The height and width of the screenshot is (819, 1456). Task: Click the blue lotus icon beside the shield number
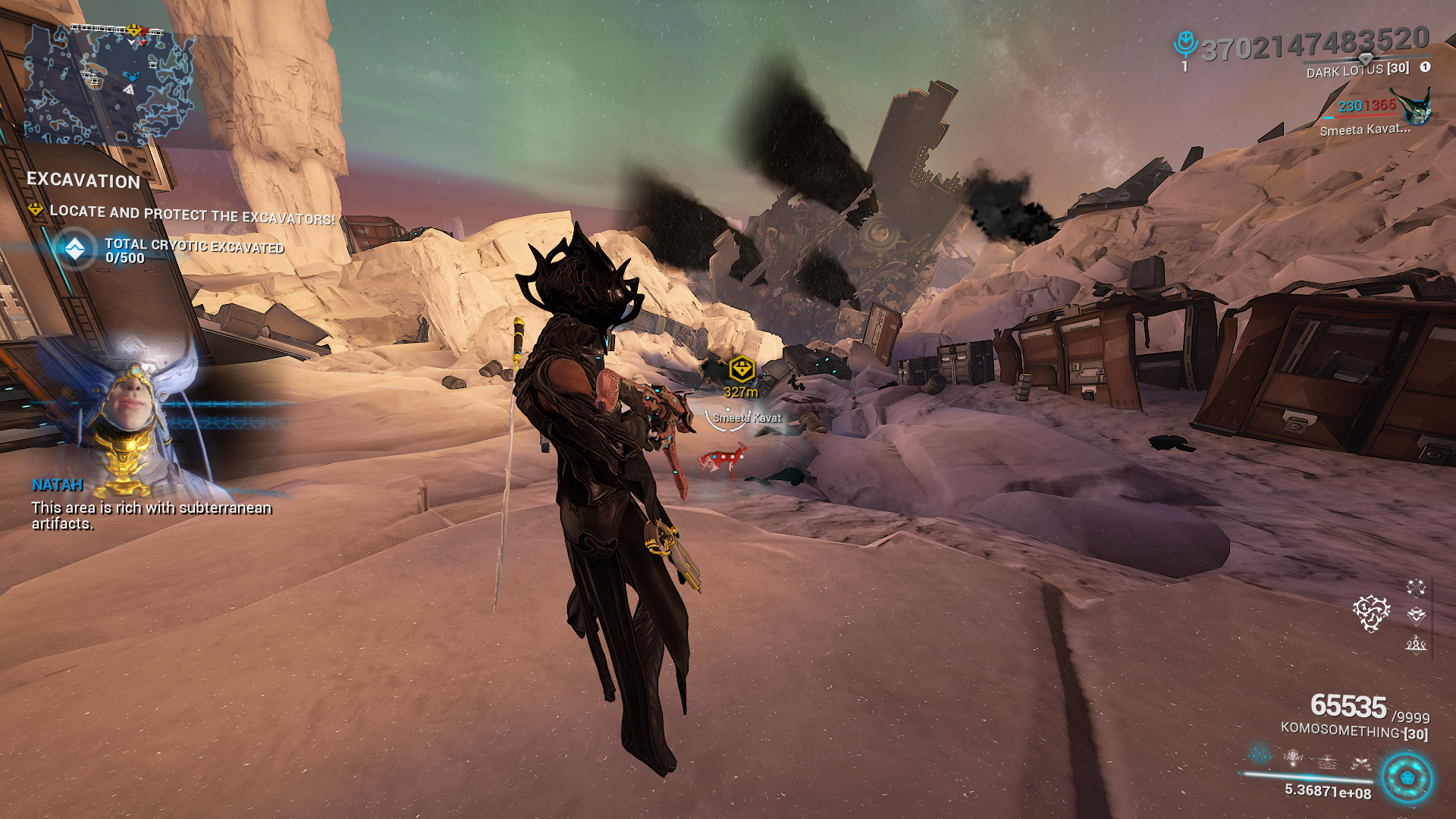1185,44
